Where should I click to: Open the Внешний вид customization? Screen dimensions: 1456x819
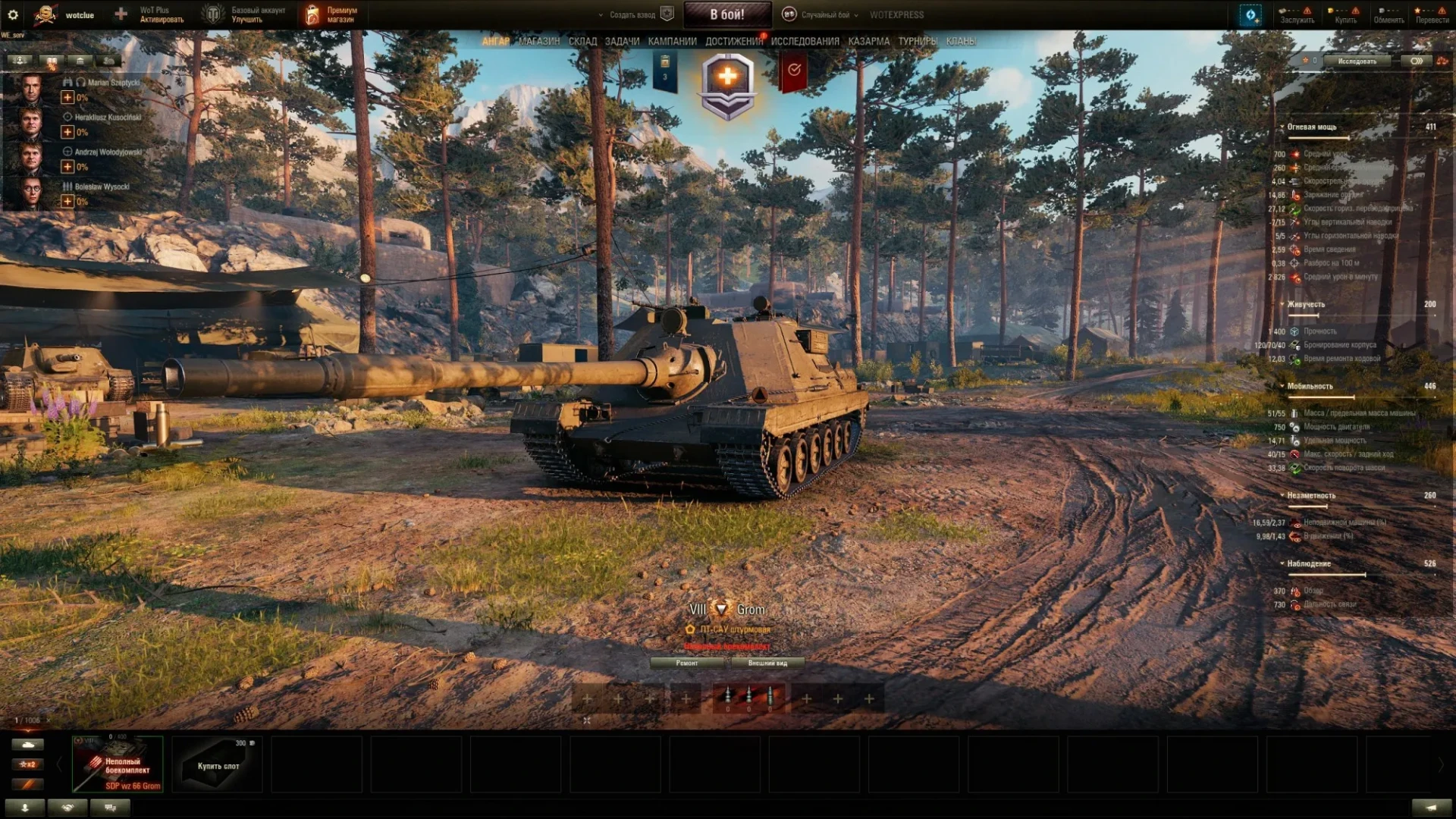(767, 663)
